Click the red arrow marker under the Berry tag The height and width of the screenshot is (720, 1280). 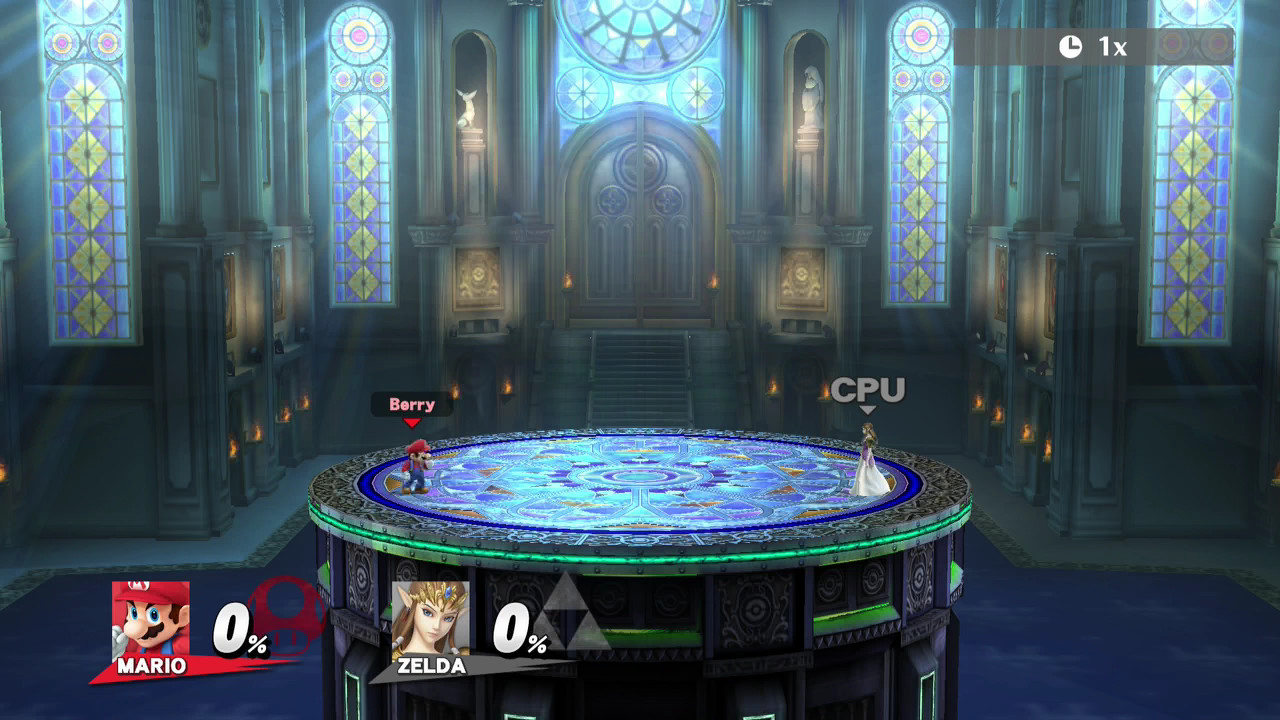(x=411, y=423)
